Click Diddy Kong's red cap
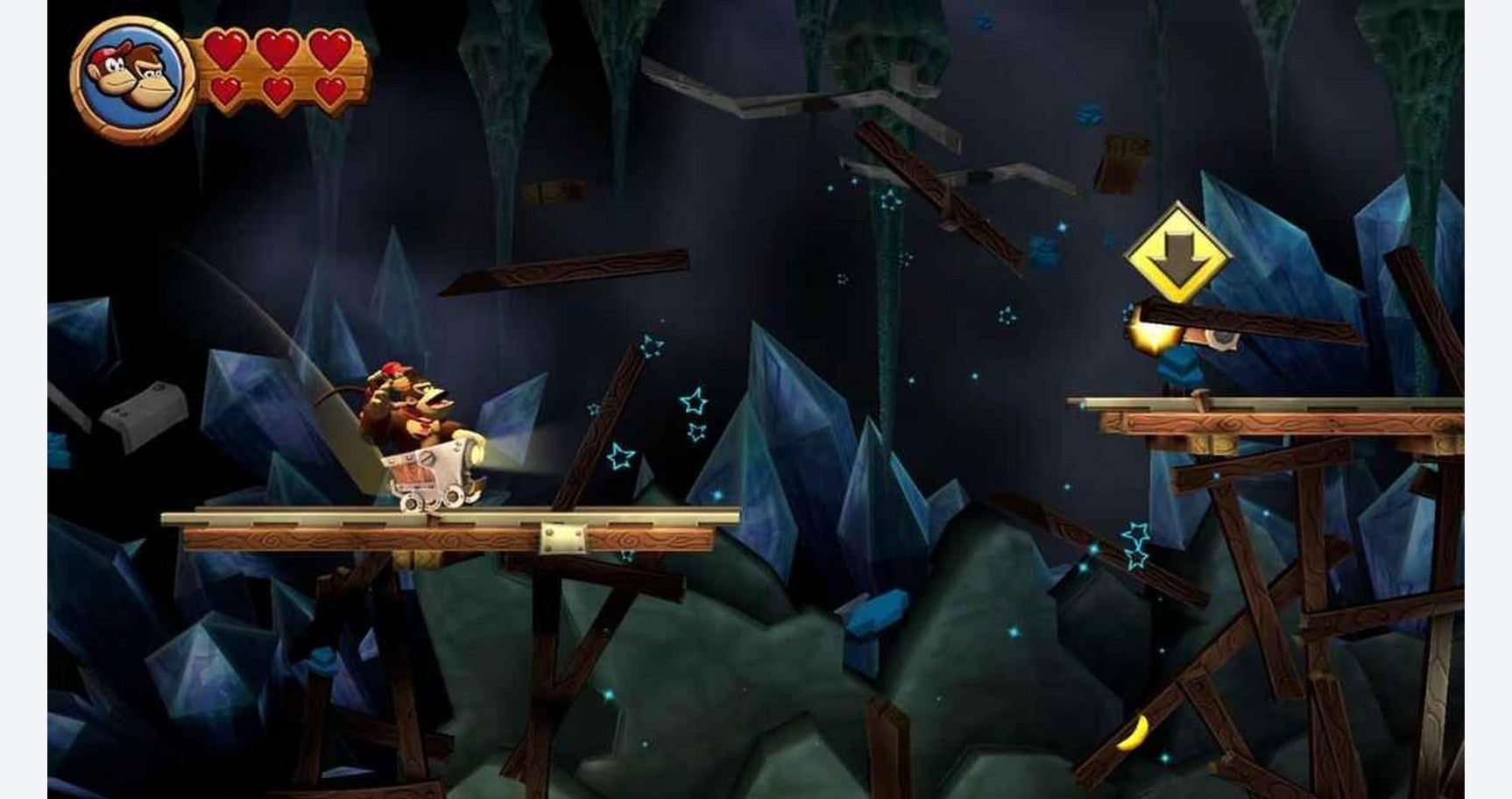Image resolution: width=1512 pixels, height=799 pixels. 392,368
